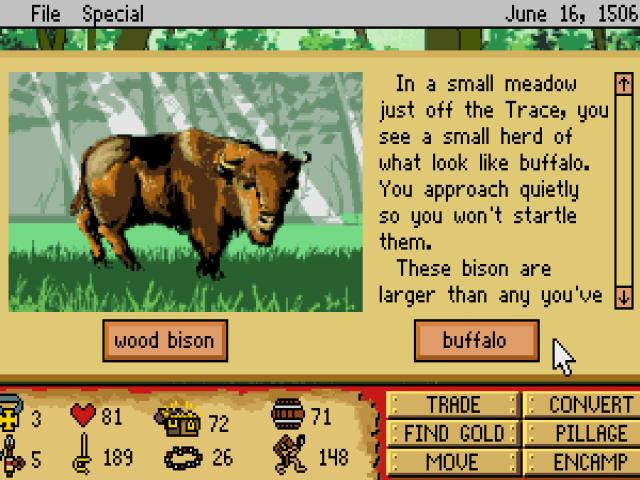
Task: Choose the wood bison answer
Action: point(164,341)
